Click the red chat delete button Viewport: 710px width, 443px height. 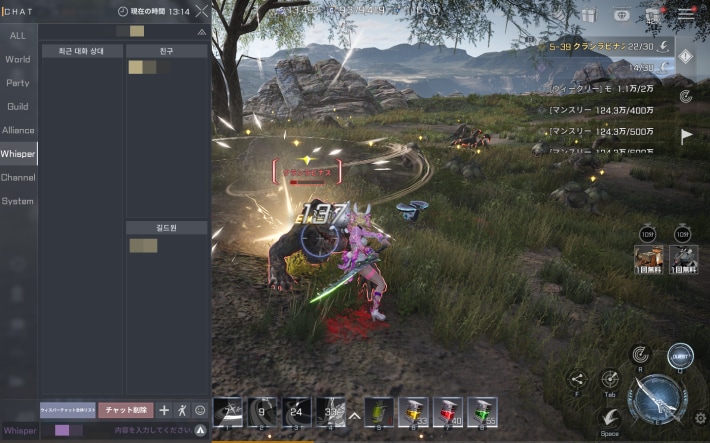pyautogui.click(x=126, y=410)
